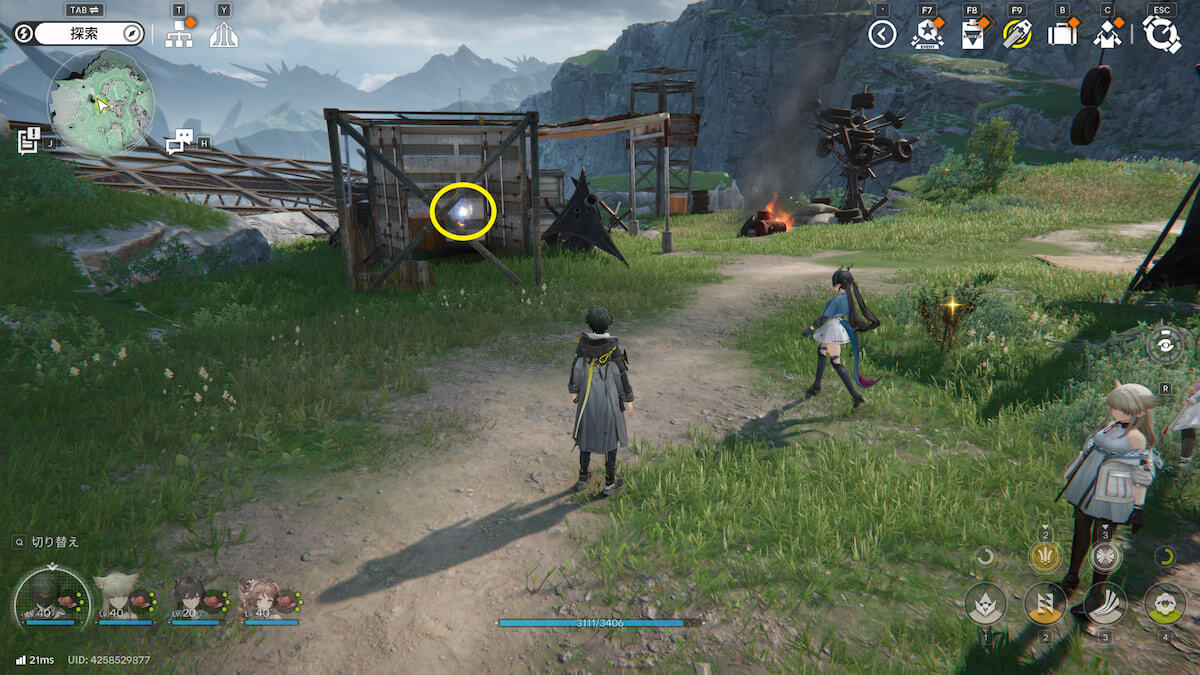This screenshot has width=1200, height=675.
Task: Open the chat speech bubbles icon
Action: pos(179,142)
